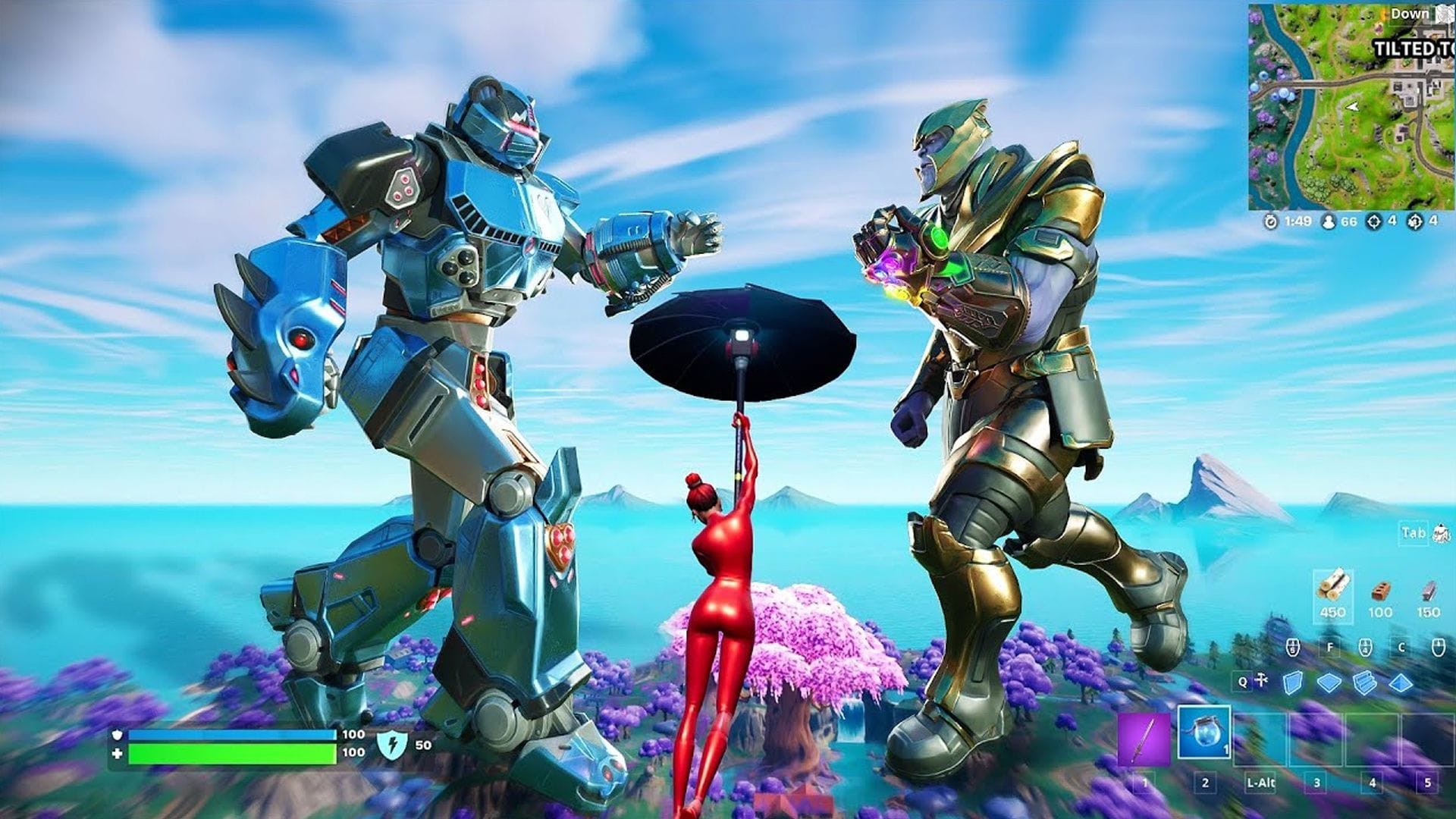Click the trap slot icon next to Q
The image size is (1456, 819).
point(1261,679)
